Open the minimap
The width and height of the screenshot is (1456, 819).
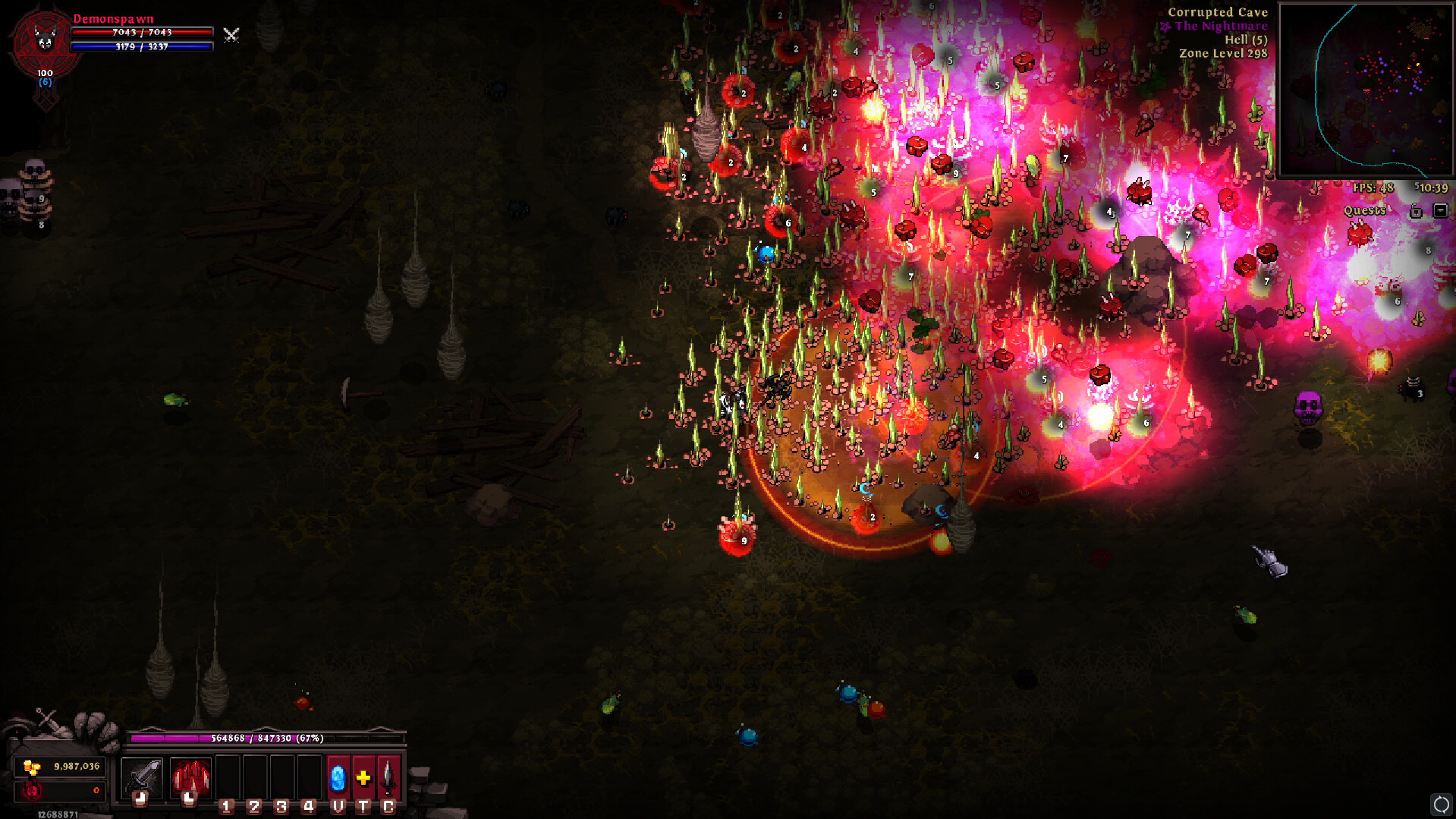point(1365,90)
